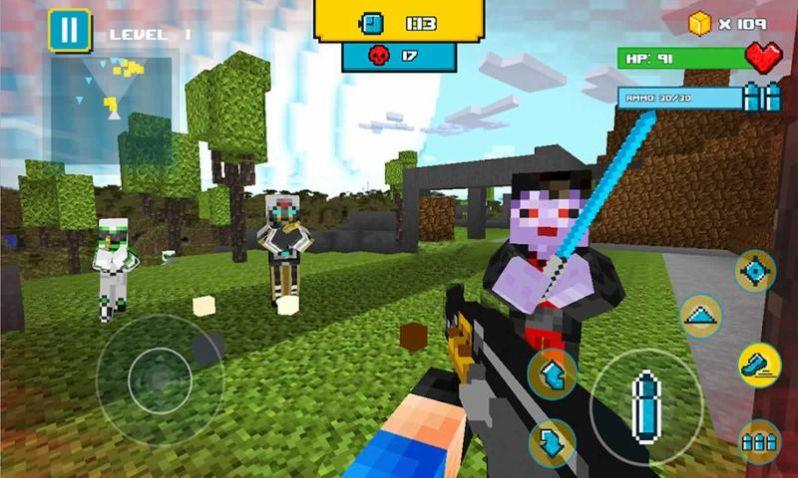Switch weapon with the lower curved arrow
The width and height of the screenshot is (798, 478).
pos(551,442)
